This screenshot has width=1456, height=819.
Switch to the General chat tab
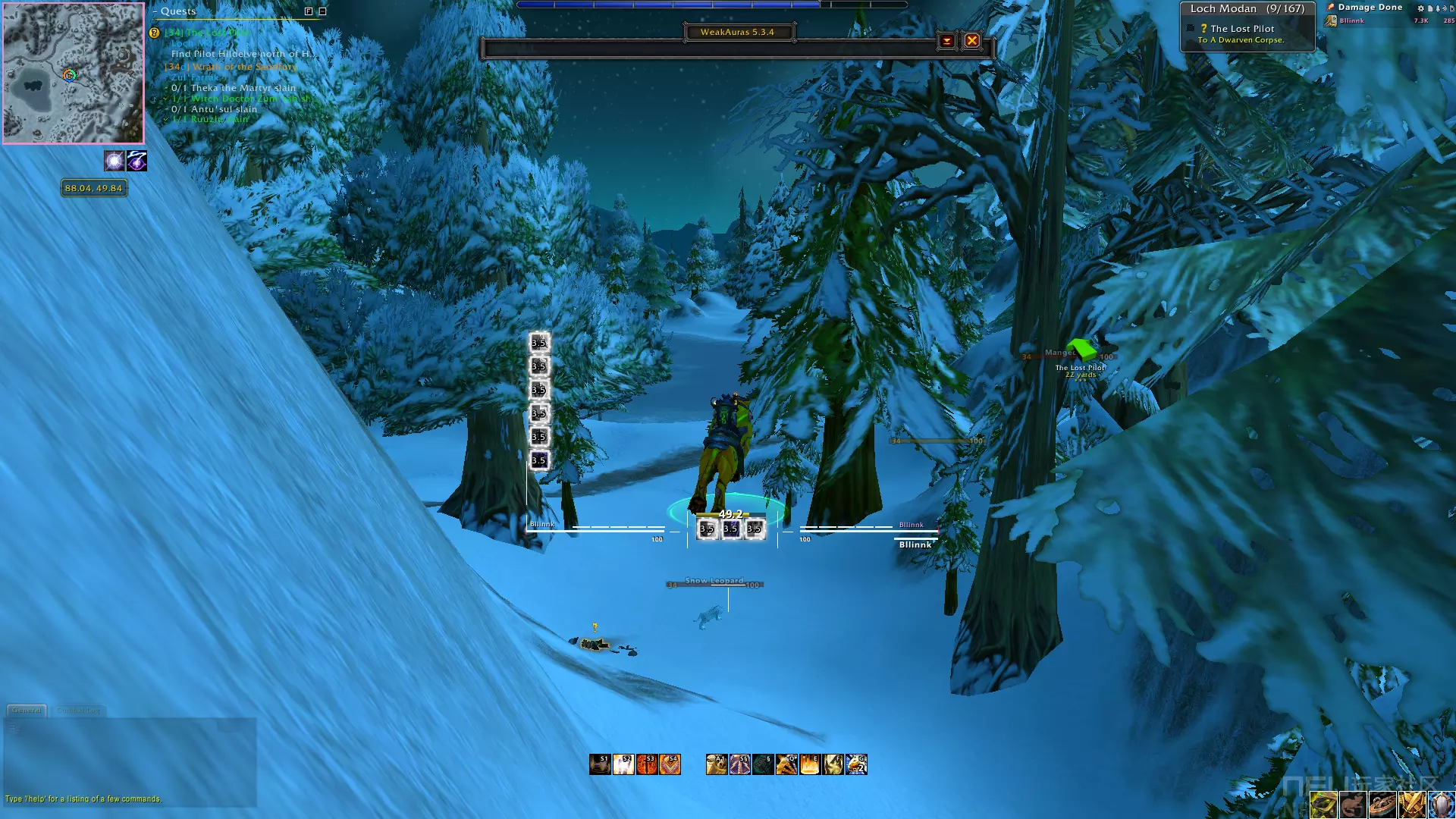pyautogui.click(x=27, y=711)
